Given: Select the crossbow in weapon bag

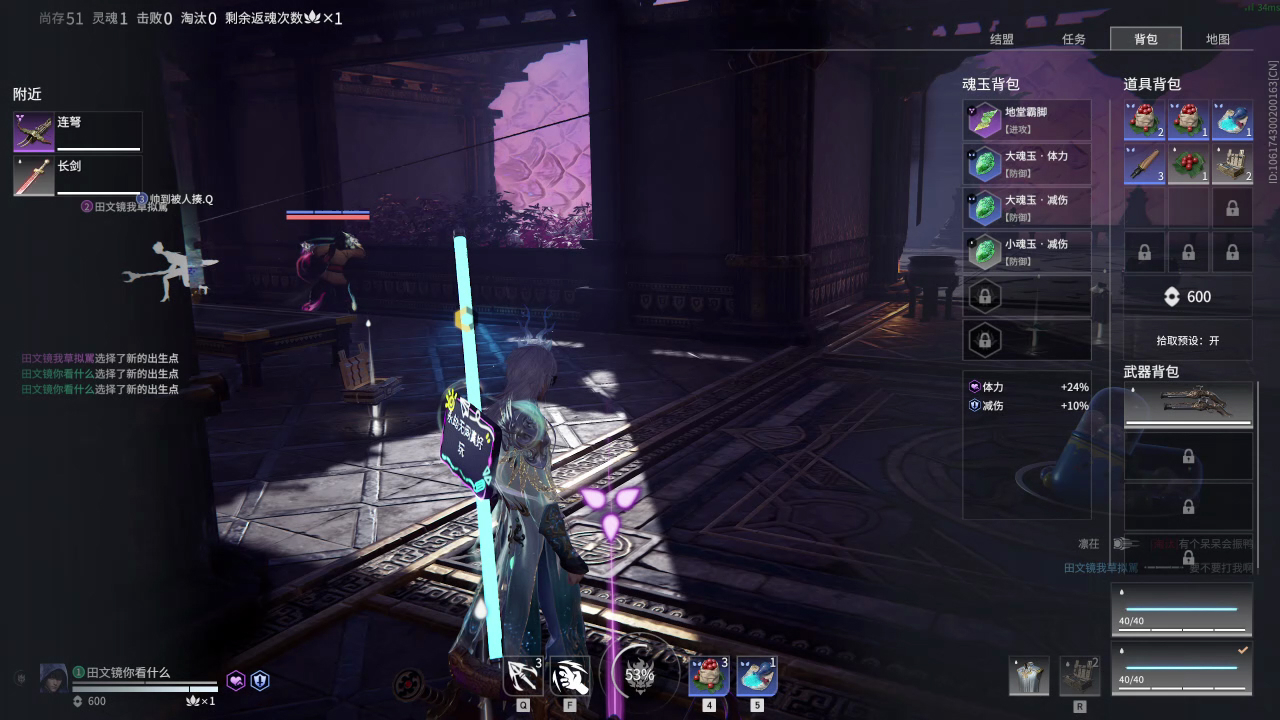Looking at the screenshot, I should (1188, 404).
